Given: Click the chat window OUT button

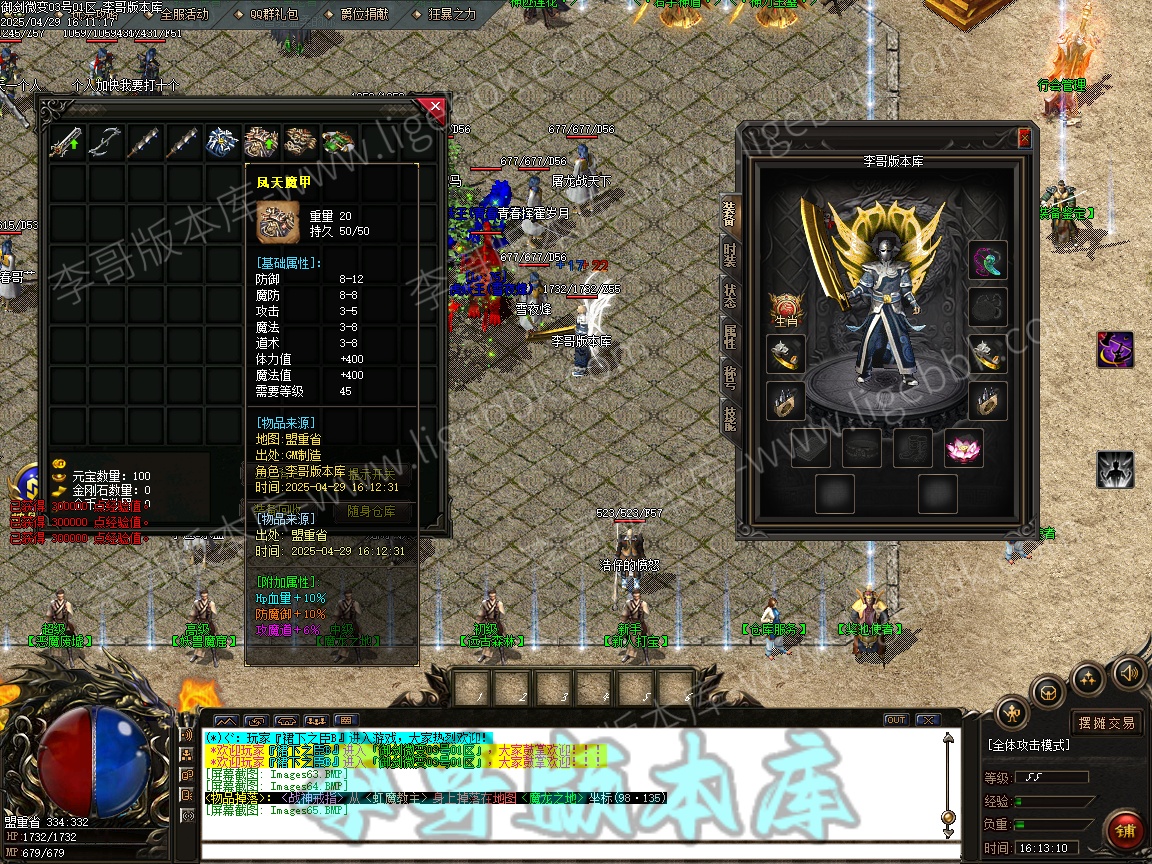Looking at the screenshot, I should tap(896, 720).
